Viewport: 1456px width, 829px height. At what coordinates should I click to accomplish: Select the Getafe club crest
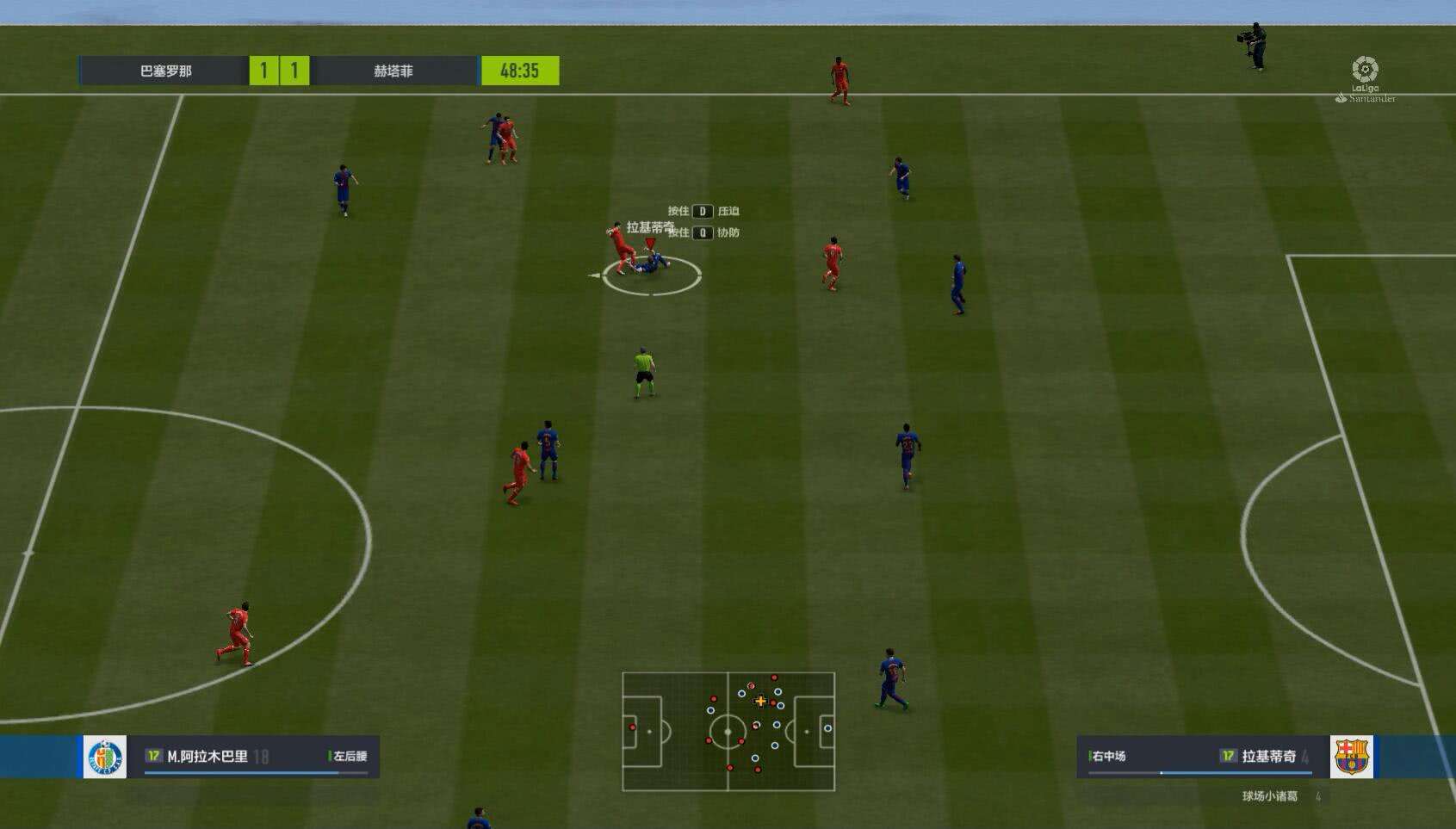105,757
